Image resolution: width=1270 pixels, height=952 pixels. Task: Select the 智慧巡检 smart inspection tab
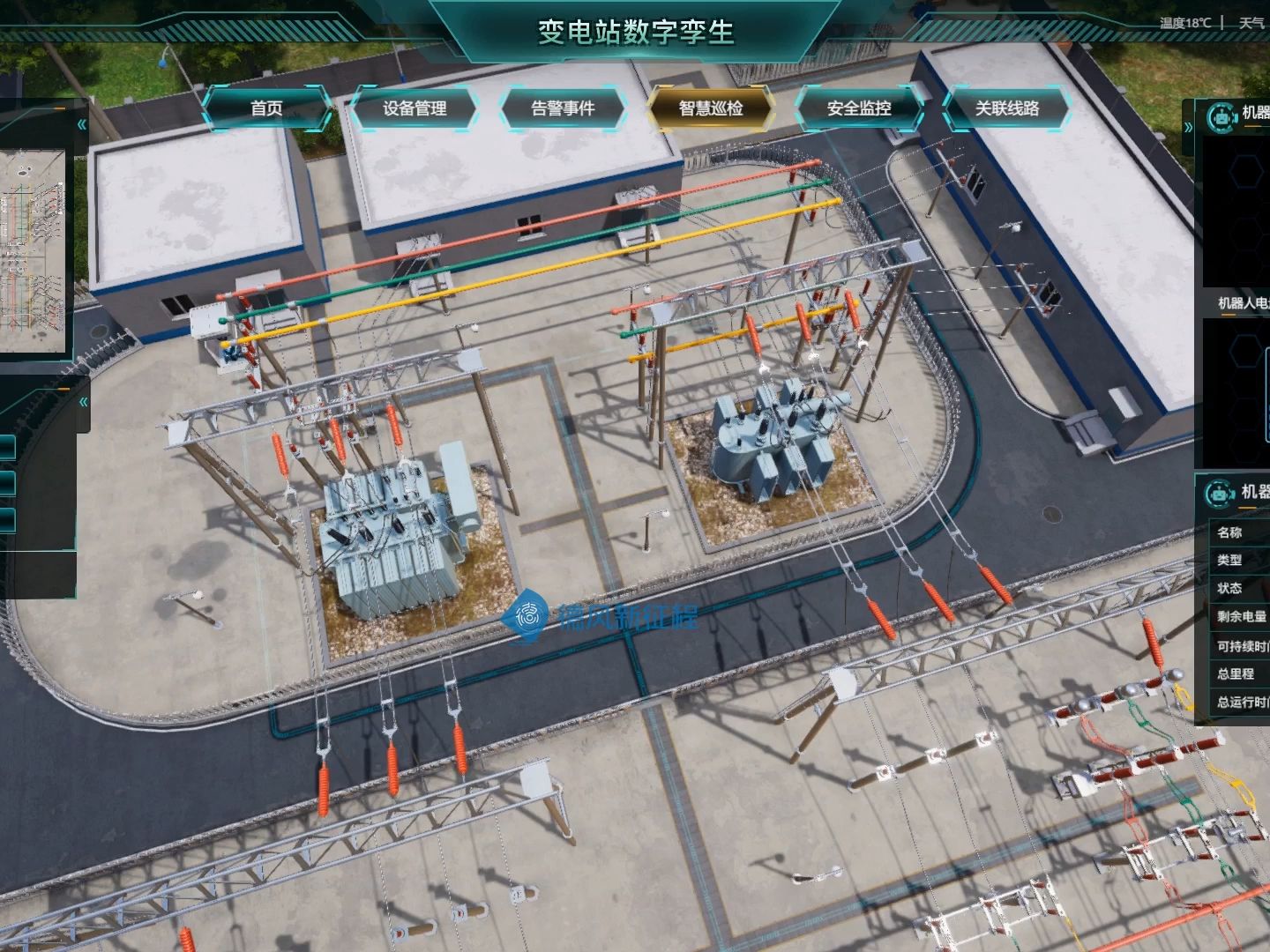(x=711, y=108)
